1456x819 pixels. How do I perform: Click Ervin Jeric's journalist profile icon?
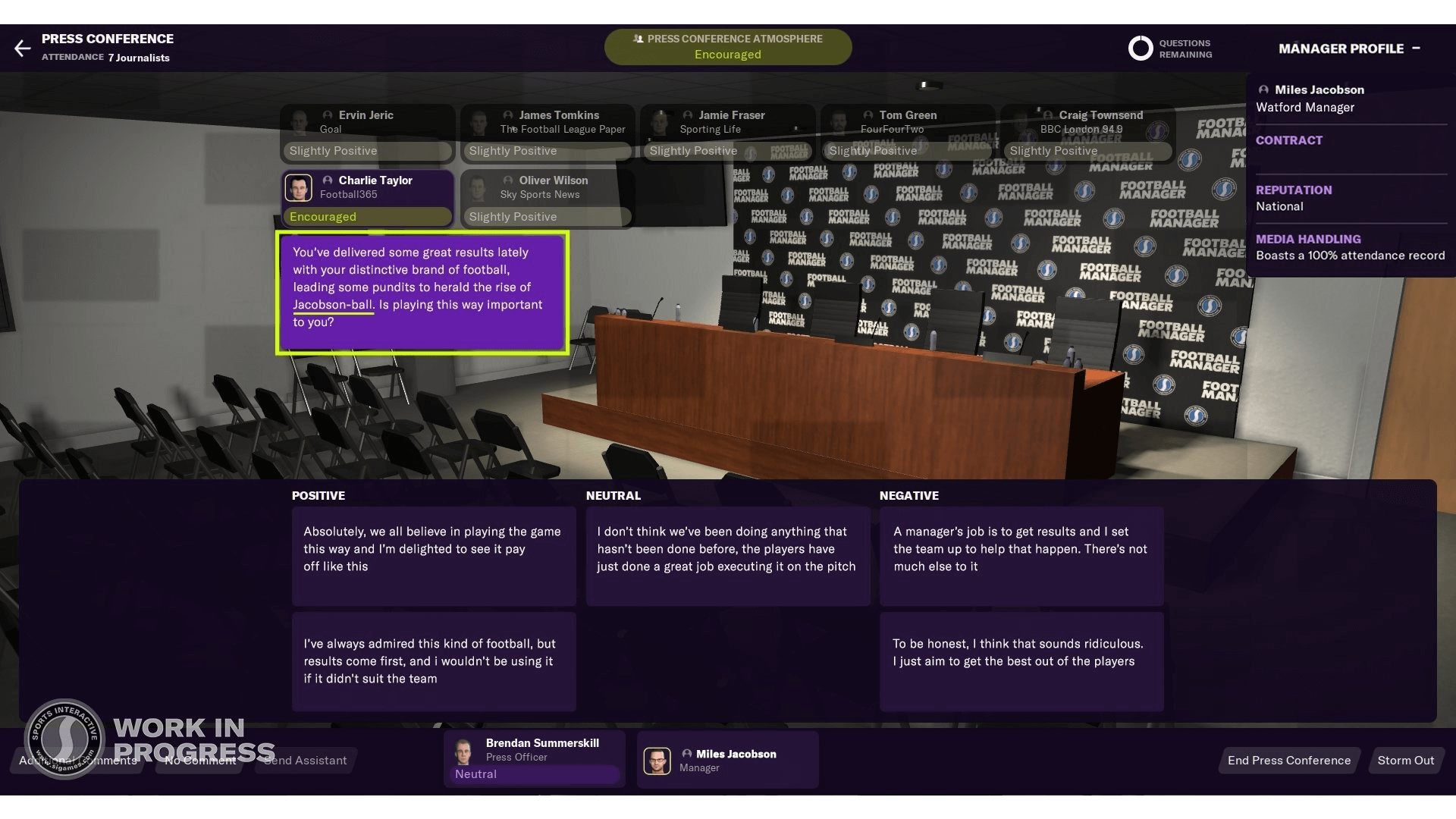click(x=326, y=115)
